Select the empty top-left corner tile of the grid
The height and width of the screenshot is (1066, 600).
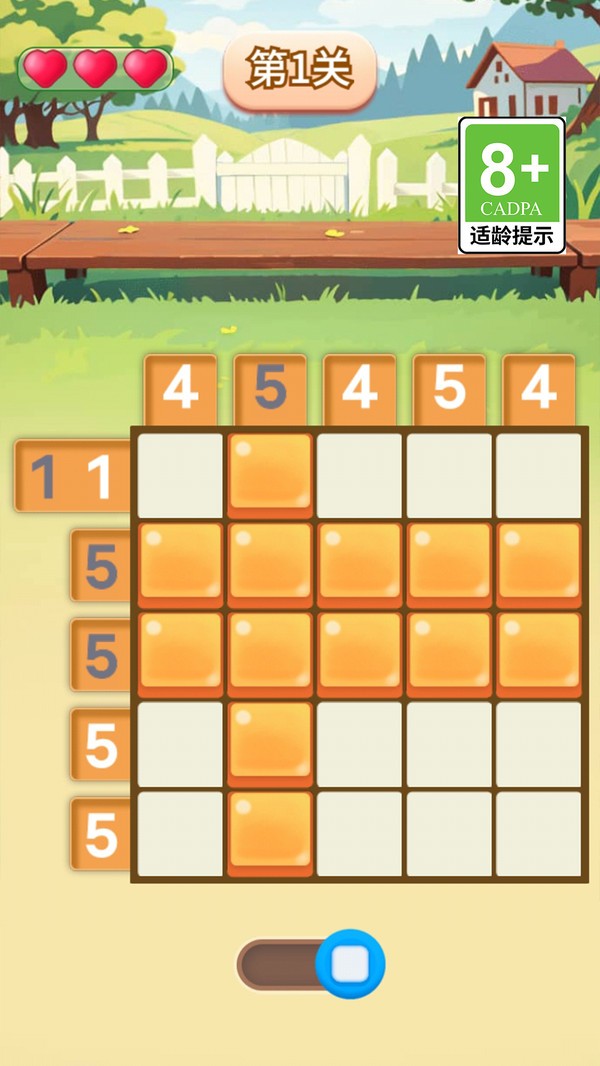tap(181, 475)
